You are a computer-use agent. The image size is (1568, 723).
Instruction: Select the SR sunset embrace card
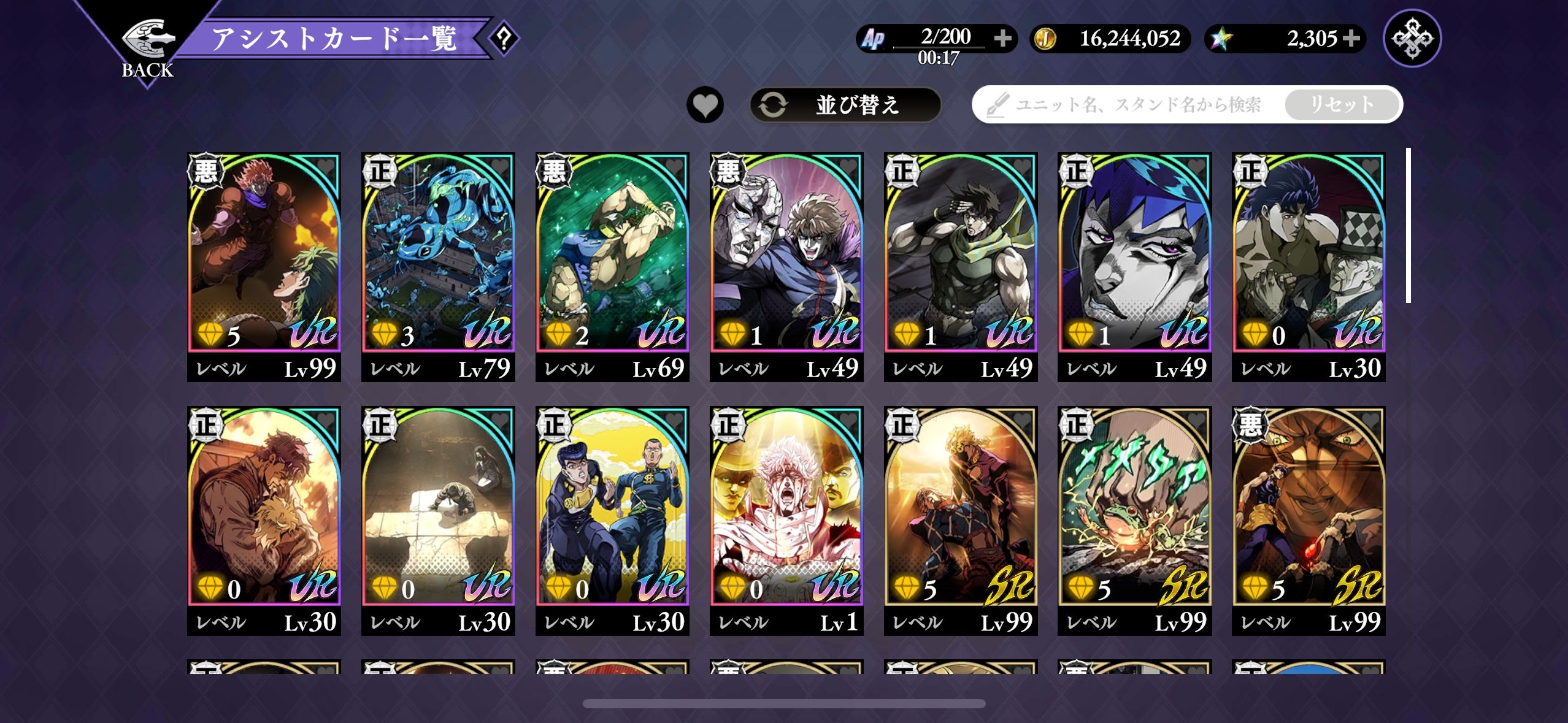(x=961, y=511)
